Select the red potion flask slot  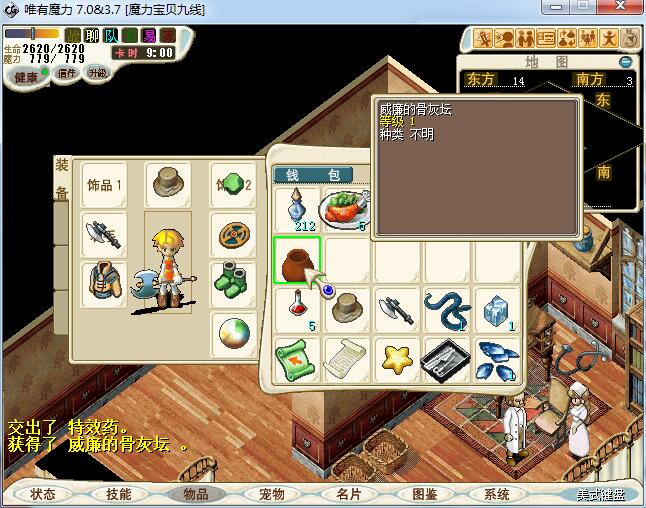(297, 307)
